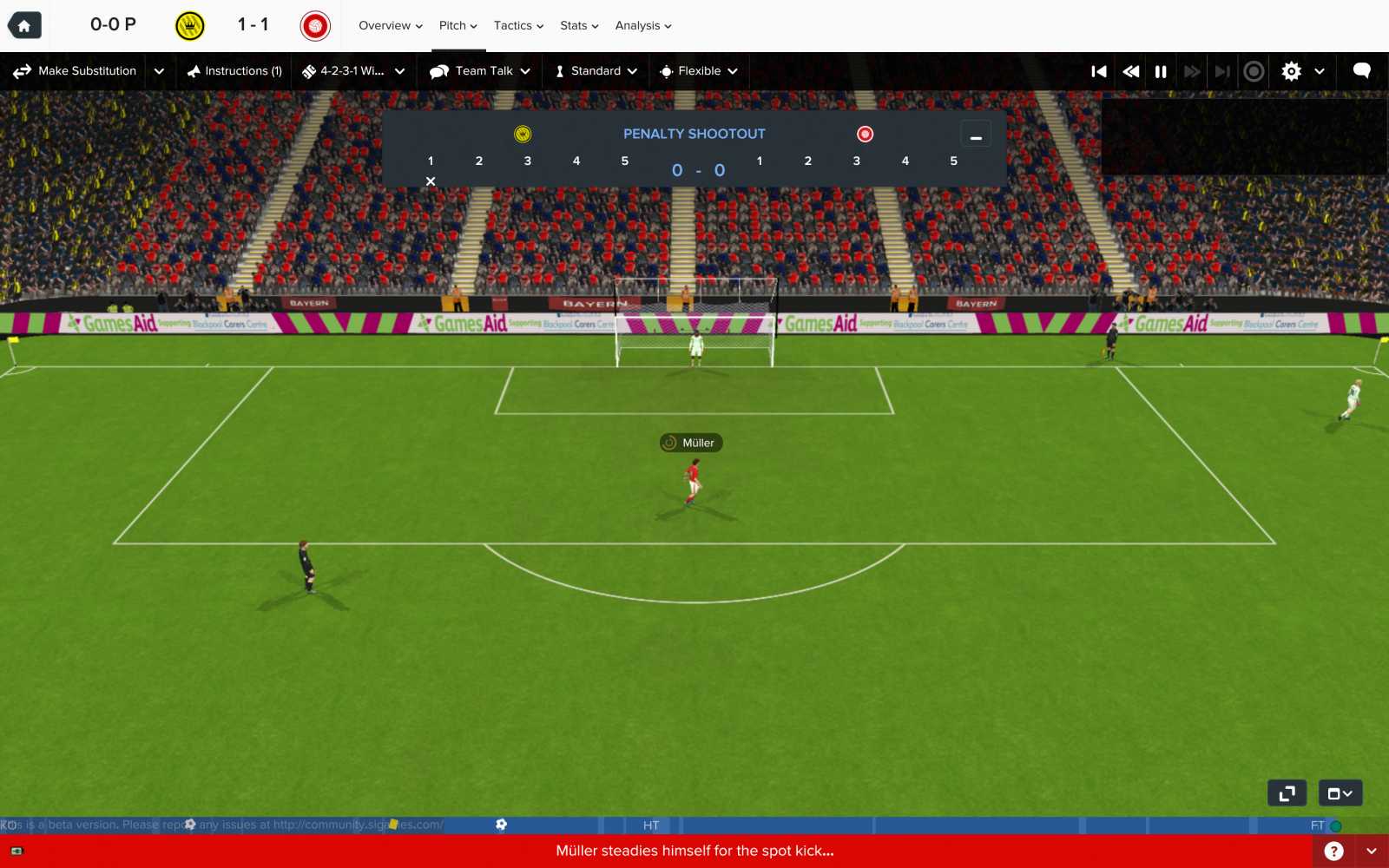Click the fullscreen pitch view icon
1389x868 pixels.
tap(1287, 792)
